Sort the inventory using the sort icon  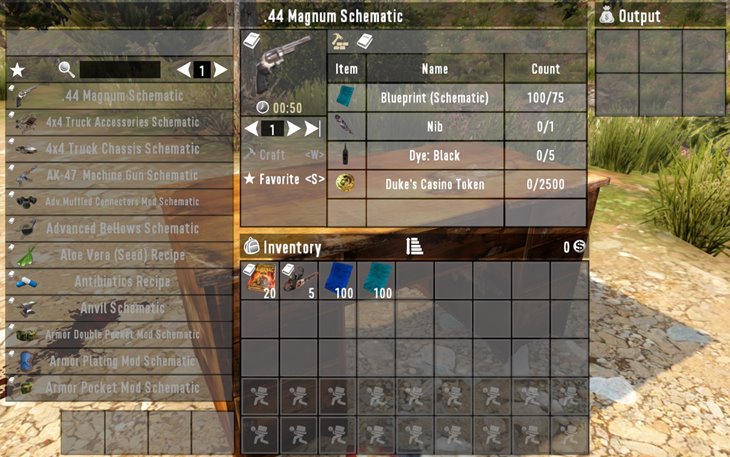click(x=415, y=247)
